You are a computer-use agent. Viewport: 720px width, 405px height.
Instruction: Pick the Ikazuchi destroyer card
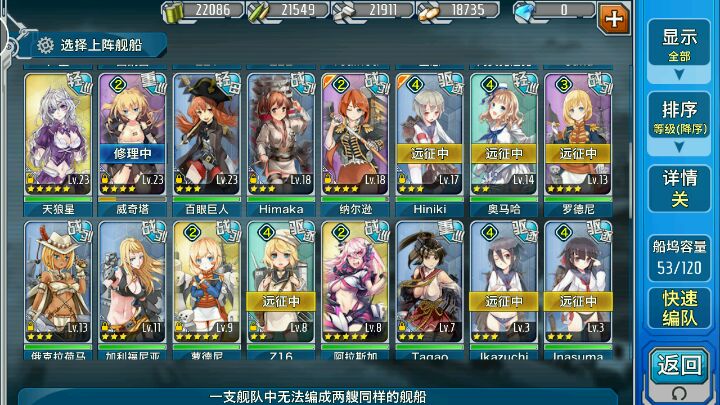(x=503, y=285)
